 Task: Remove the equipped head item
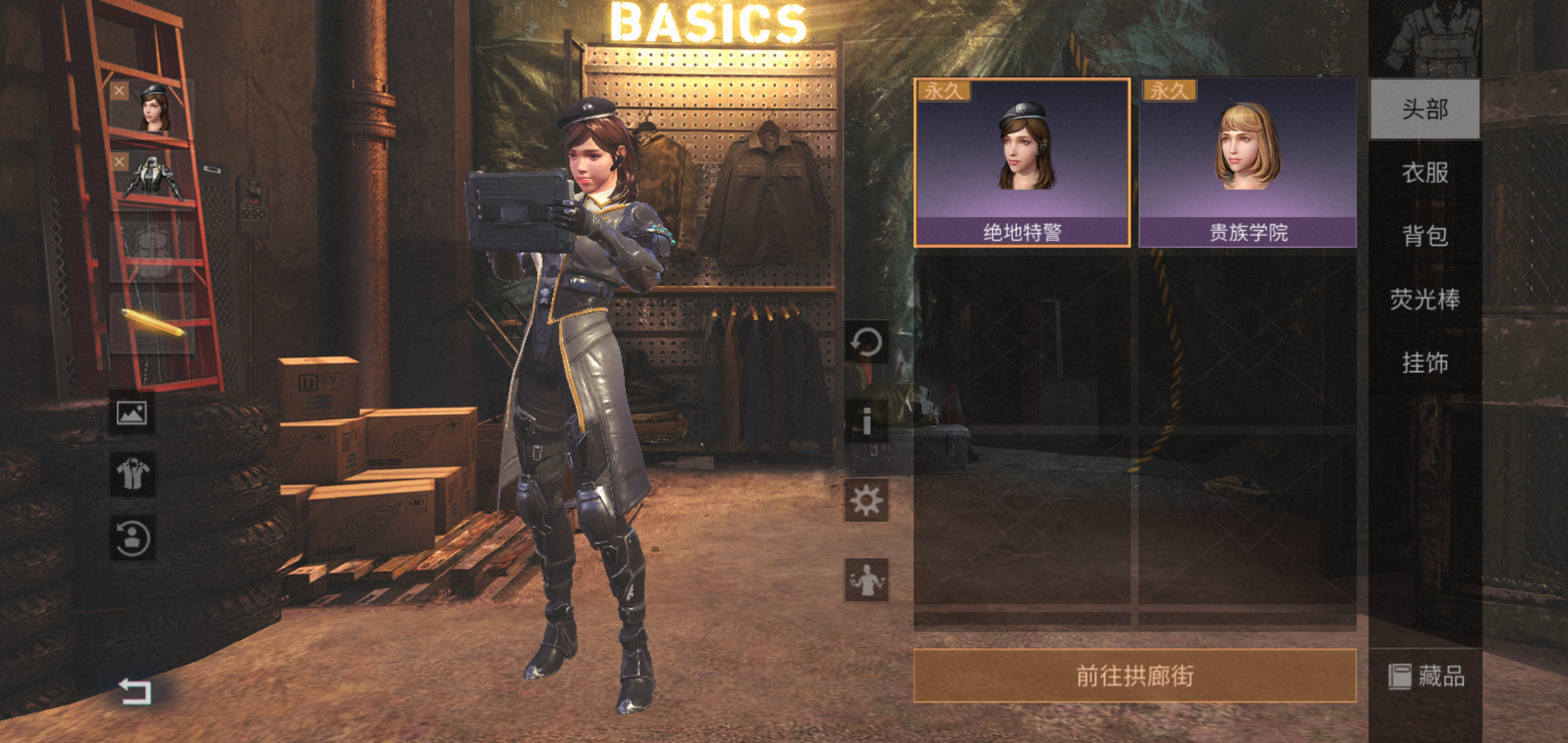pyautogui.click(x=120, y=90)
